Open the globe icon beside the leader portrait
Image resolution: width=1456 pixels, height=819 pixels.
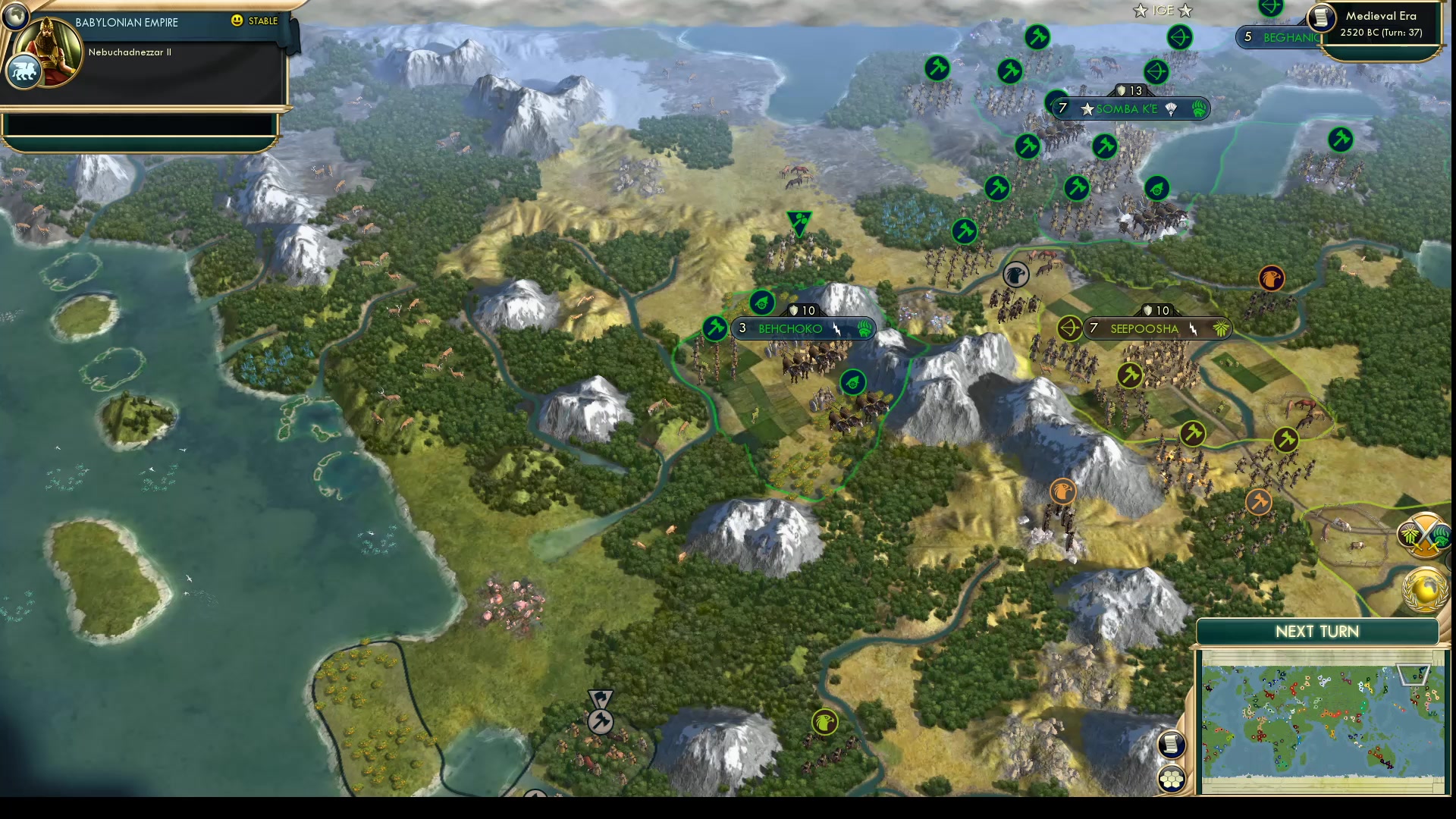click(14, 14)
